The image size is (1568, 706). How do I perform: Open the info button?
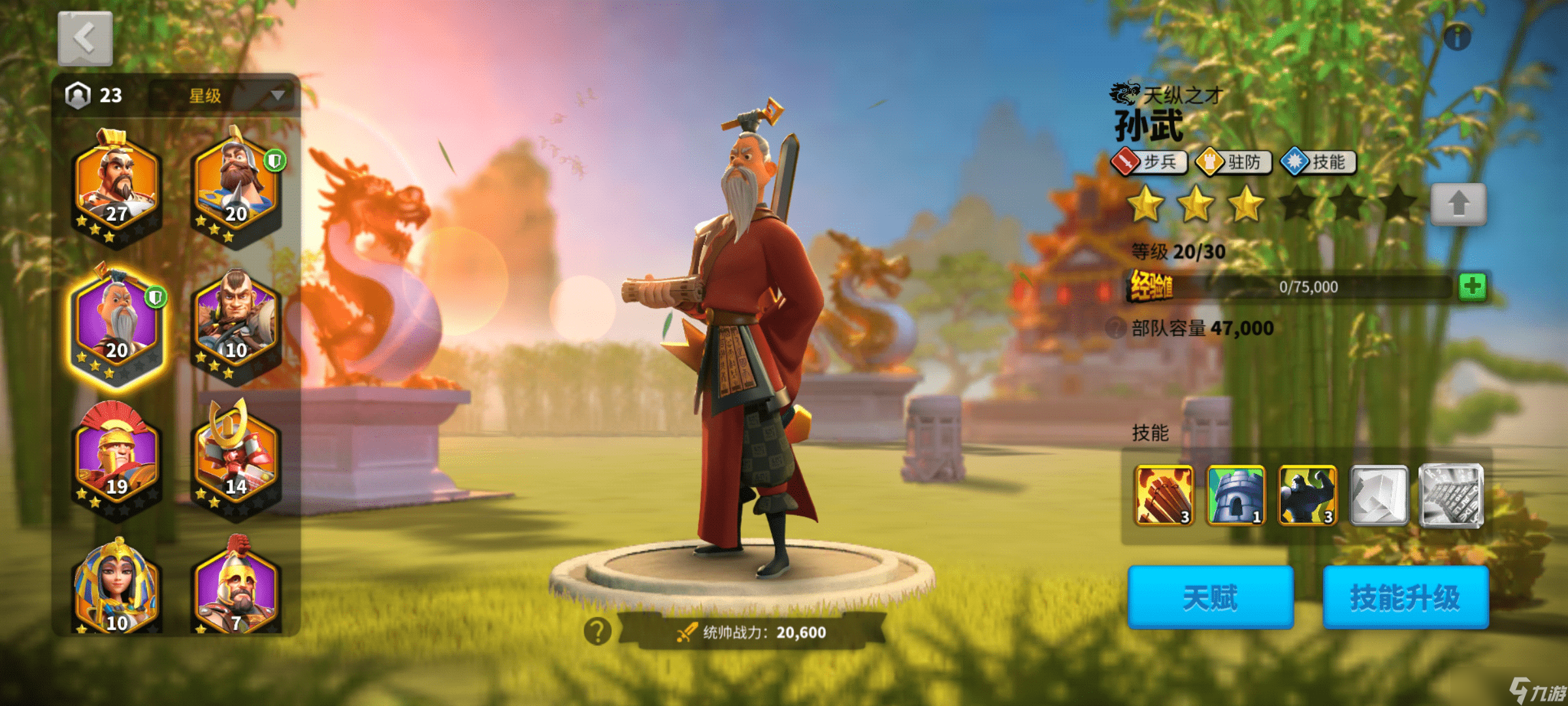[x=1457, y=37]
